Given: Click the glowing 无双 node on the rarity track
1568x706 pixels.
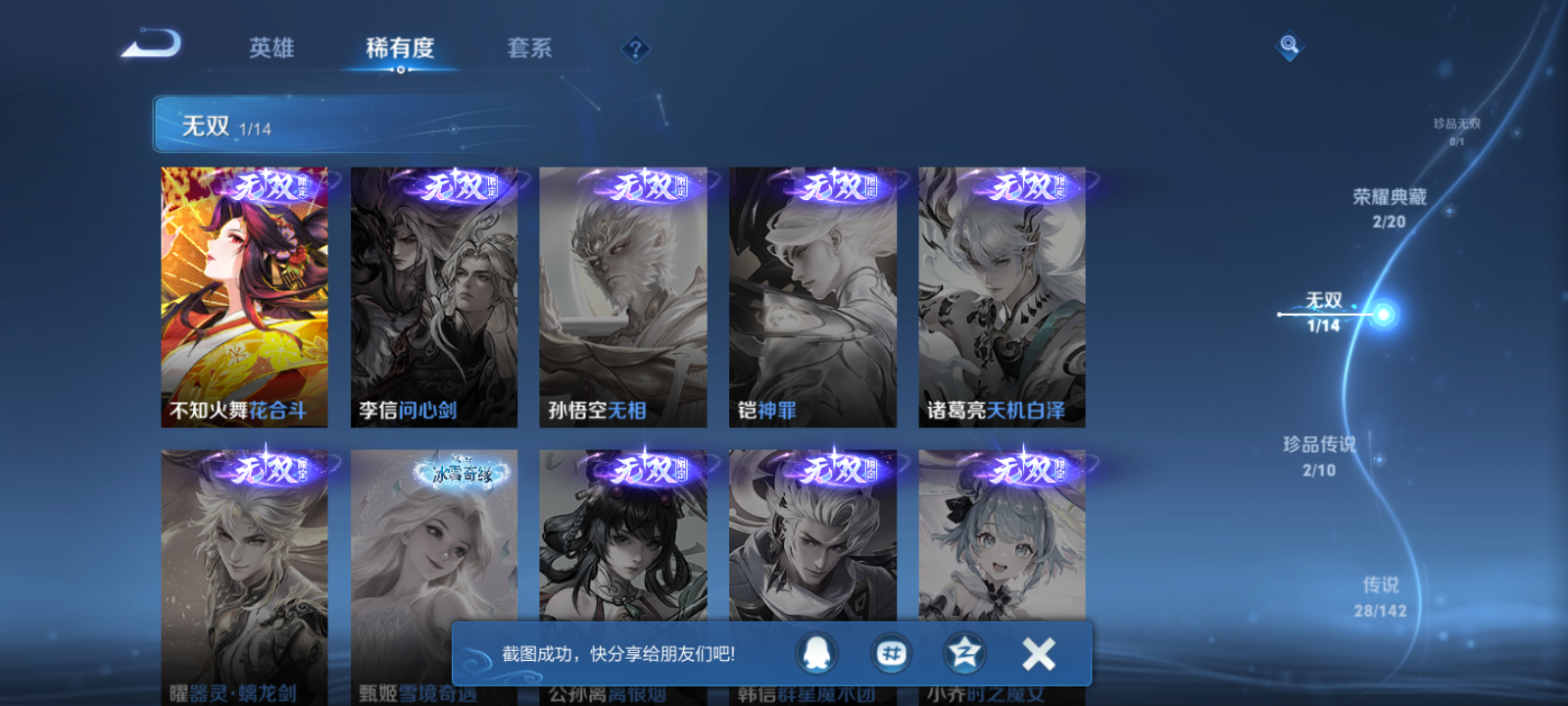Looking at the screenshot, I should coord(1383,314).
